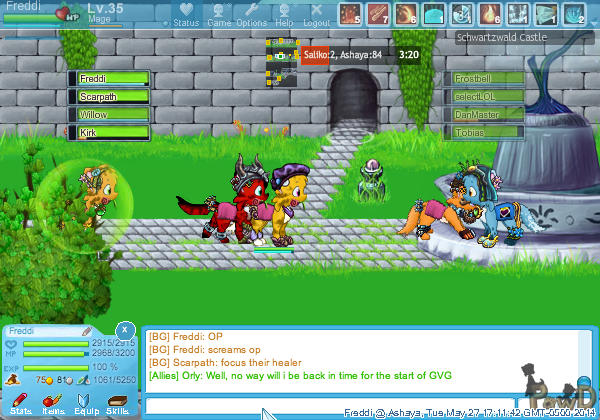Select party member Kirk in the team list
Viewport: 600px width, 420px height.
(x=108, y=132)
